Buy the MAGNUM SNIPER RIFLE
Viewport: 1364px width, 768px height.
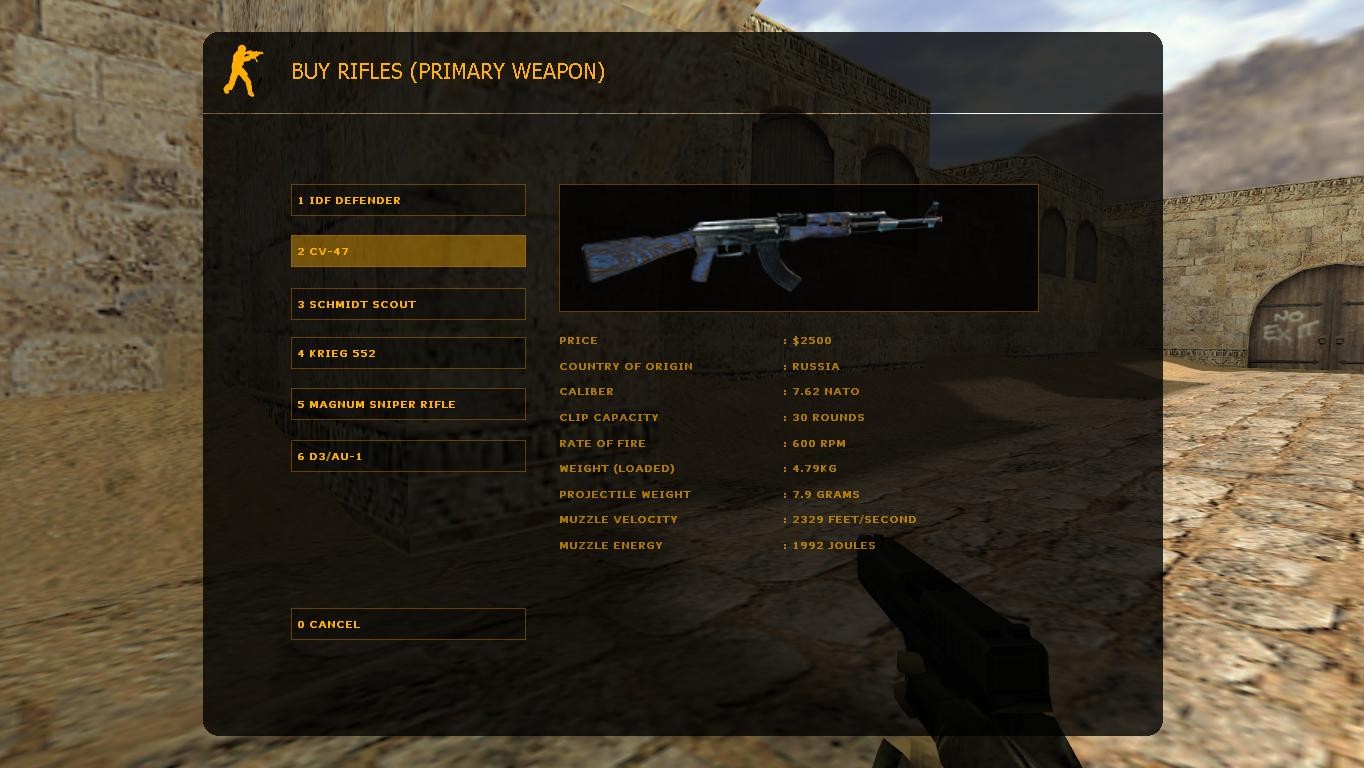tap(407, 404)
